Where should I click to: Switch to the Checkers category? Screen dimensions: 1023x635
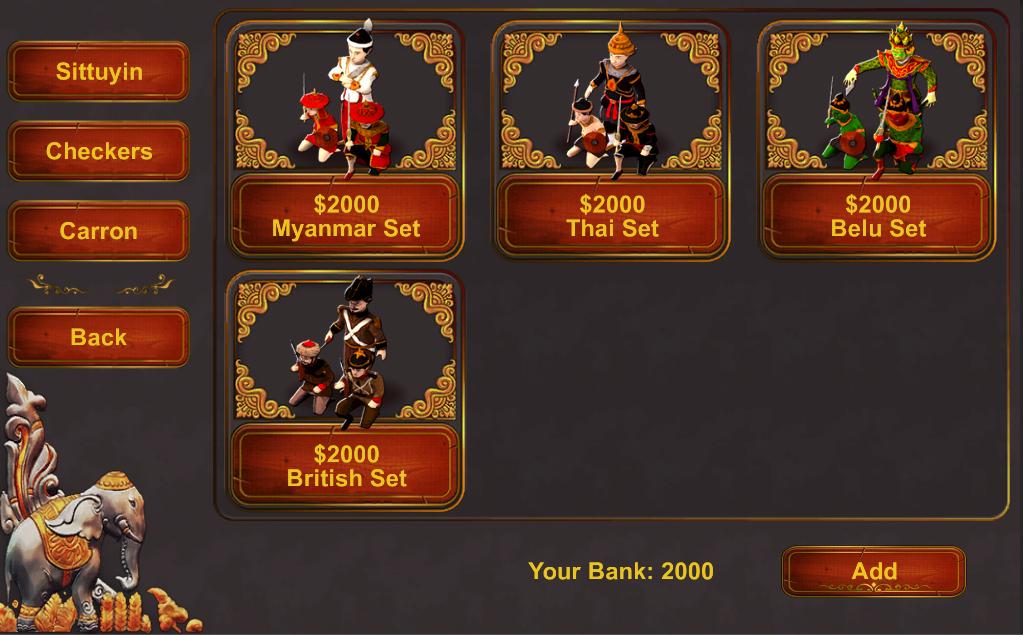click(x=98, y=152)
